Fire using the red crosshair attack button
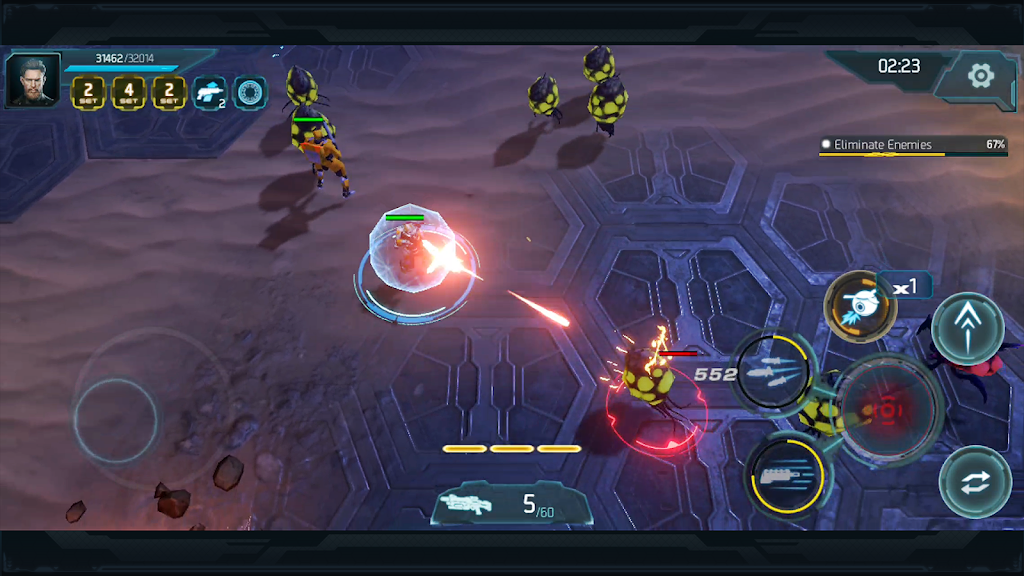 (888, 410)
